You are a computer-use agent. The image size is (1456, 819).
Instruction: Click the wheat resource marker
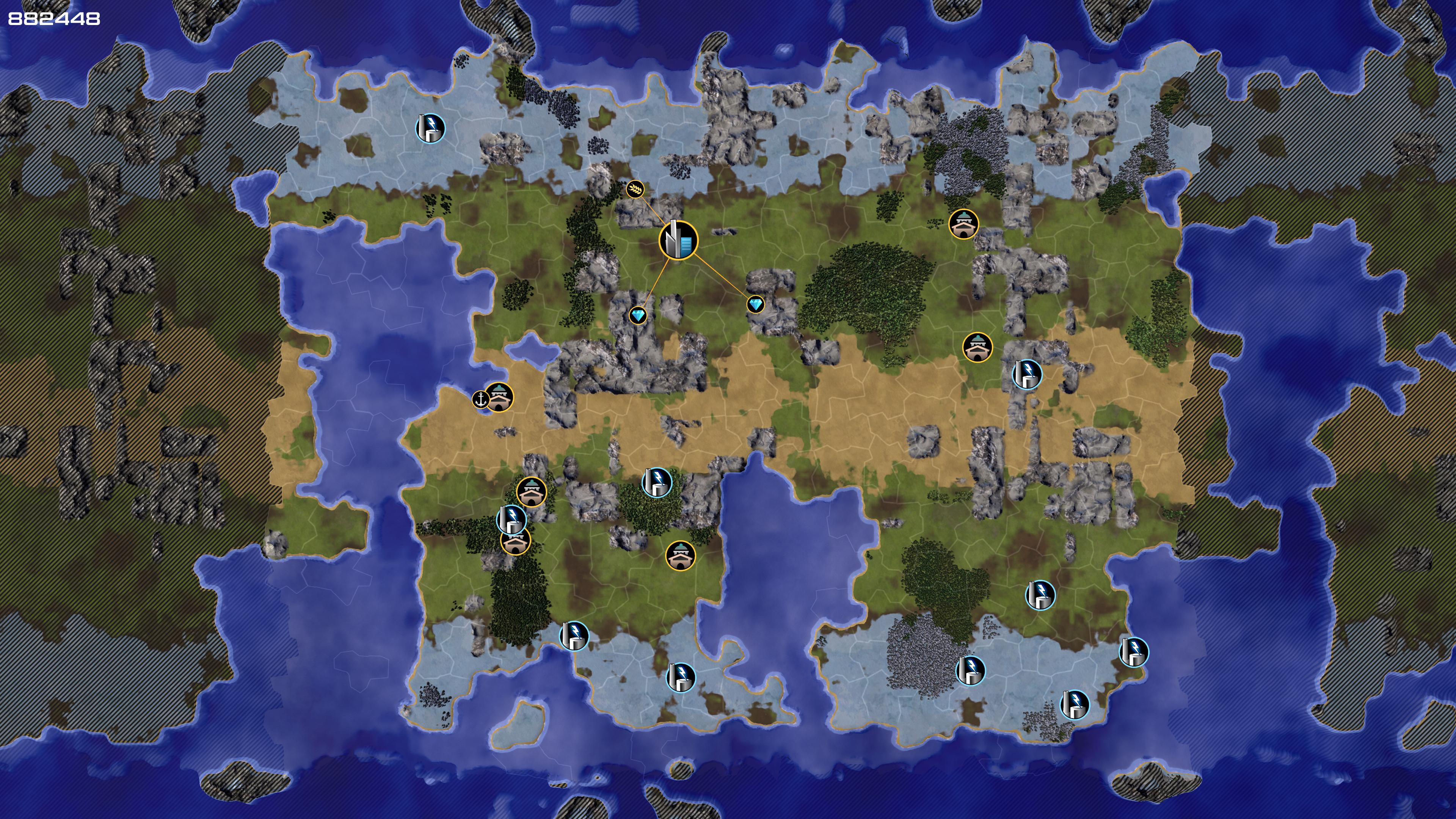click(x=635, y=189)
